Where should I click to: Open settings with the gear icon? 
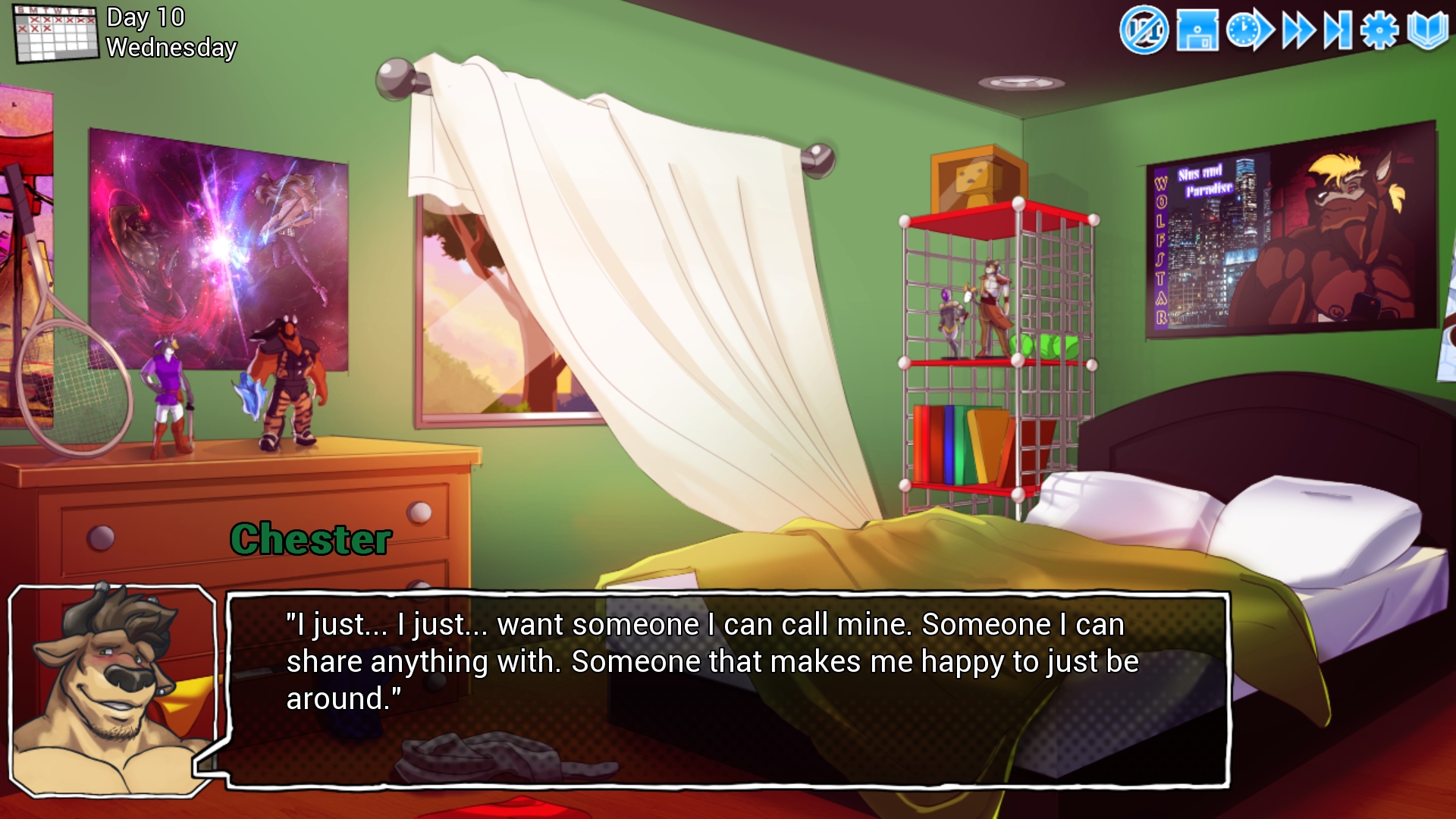click(1379, 31)
